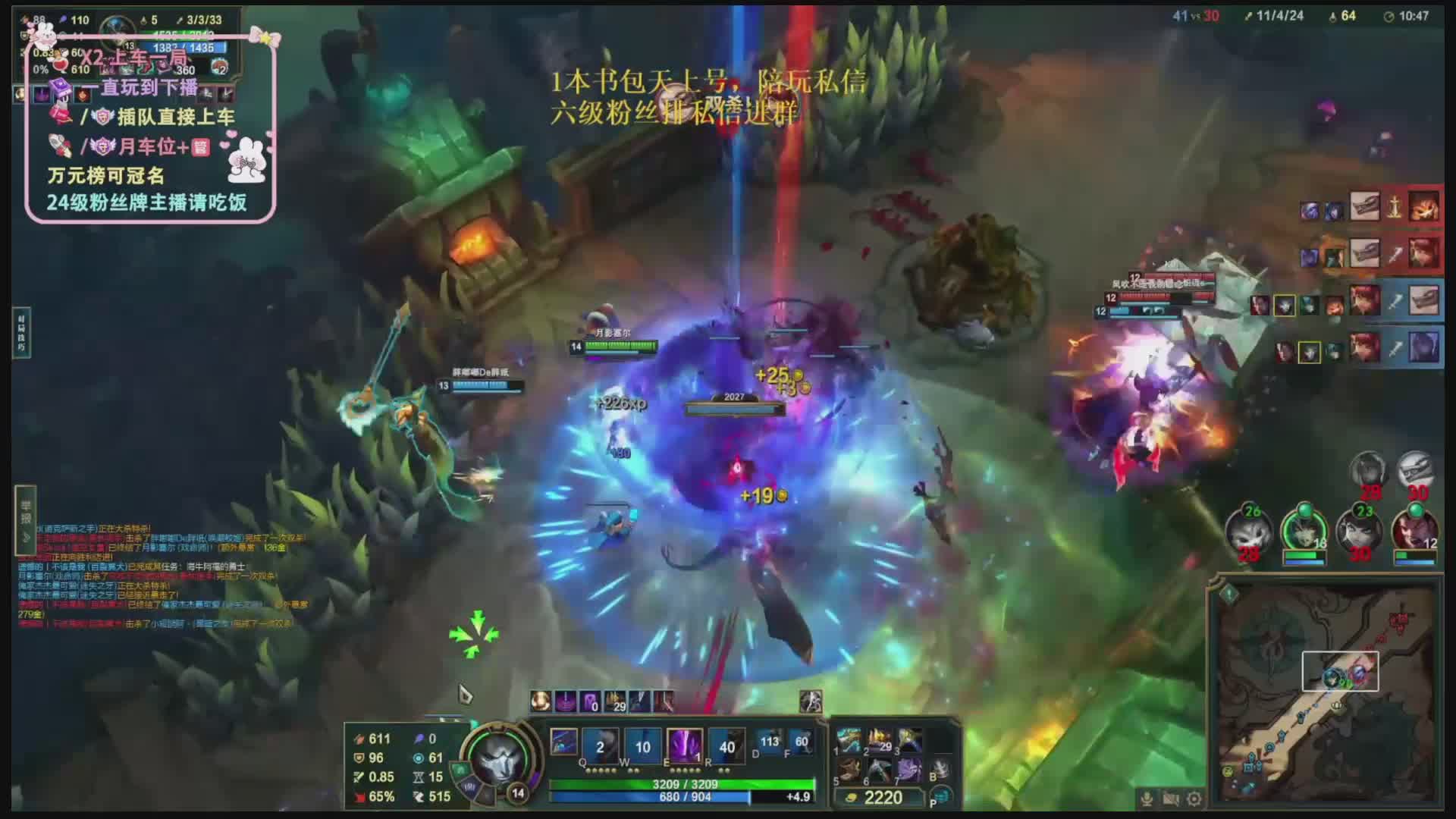Trigger the R ultimate ability icon
Screen dimensions: 1456x819
726,745
